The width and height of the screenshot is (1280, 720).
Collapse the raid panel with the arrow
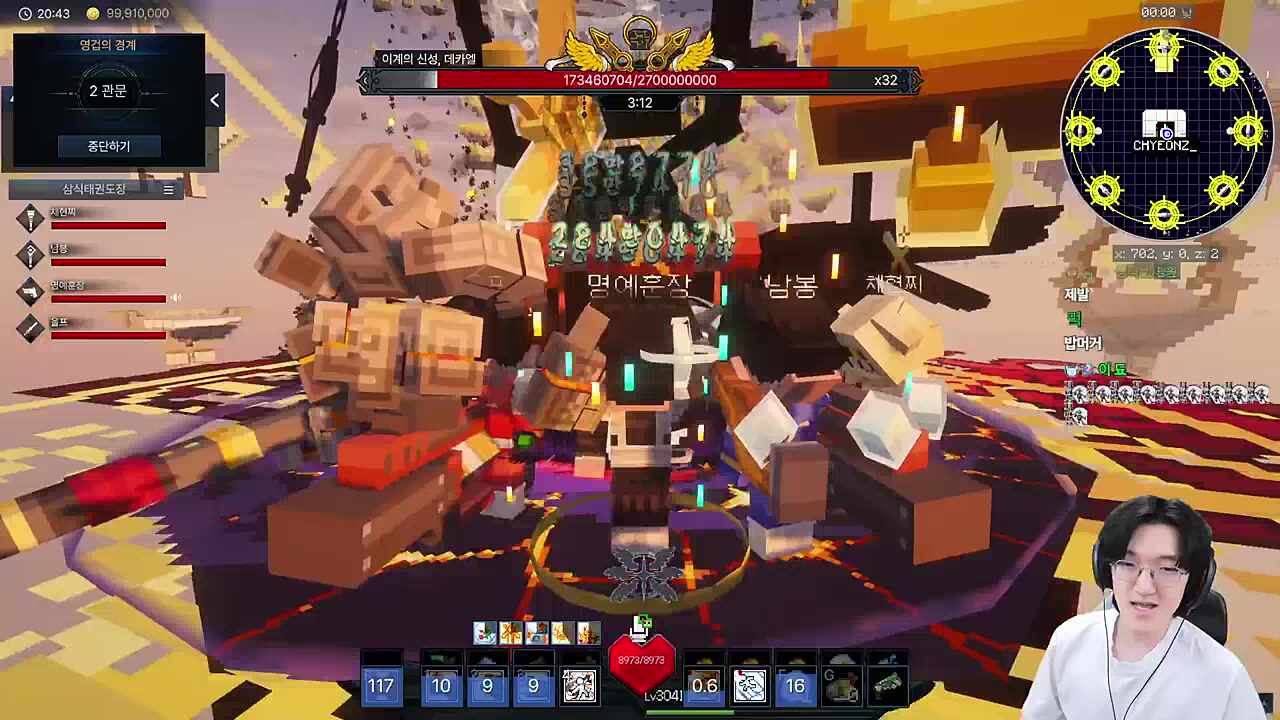tap(214, 99)
